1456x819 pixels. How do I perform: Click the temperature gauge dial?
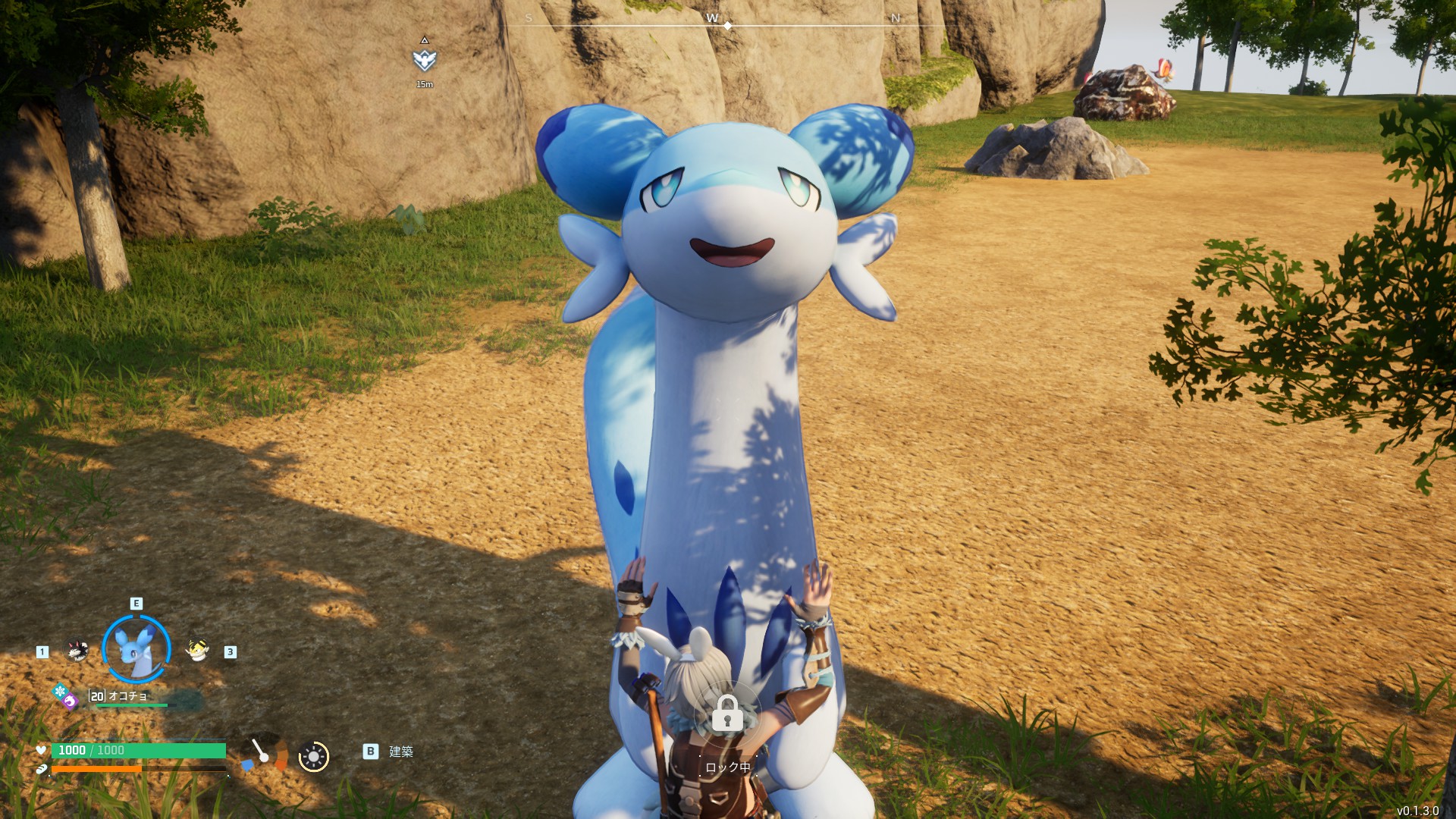[x=265, y=753]
